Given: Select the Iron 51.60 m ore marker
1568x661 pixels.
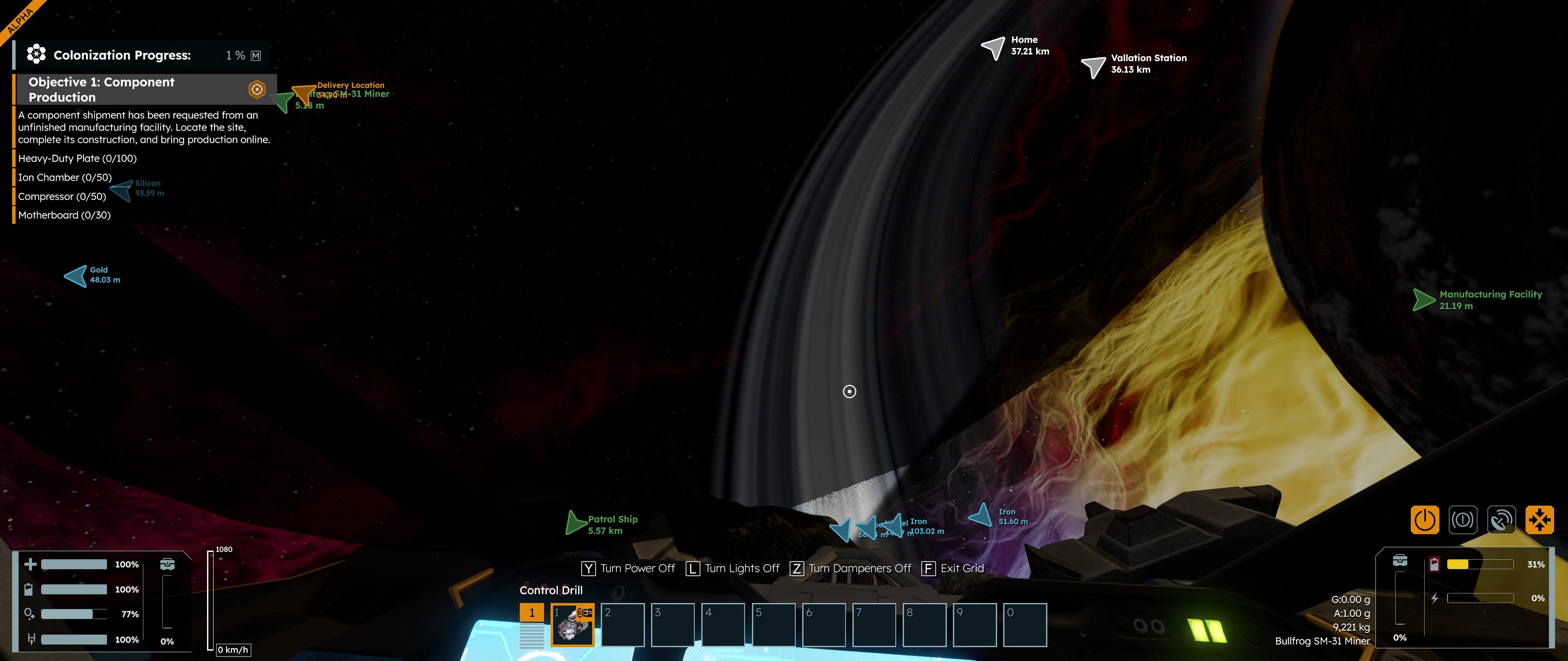Looking at the screenshot, I should [981, 516].
